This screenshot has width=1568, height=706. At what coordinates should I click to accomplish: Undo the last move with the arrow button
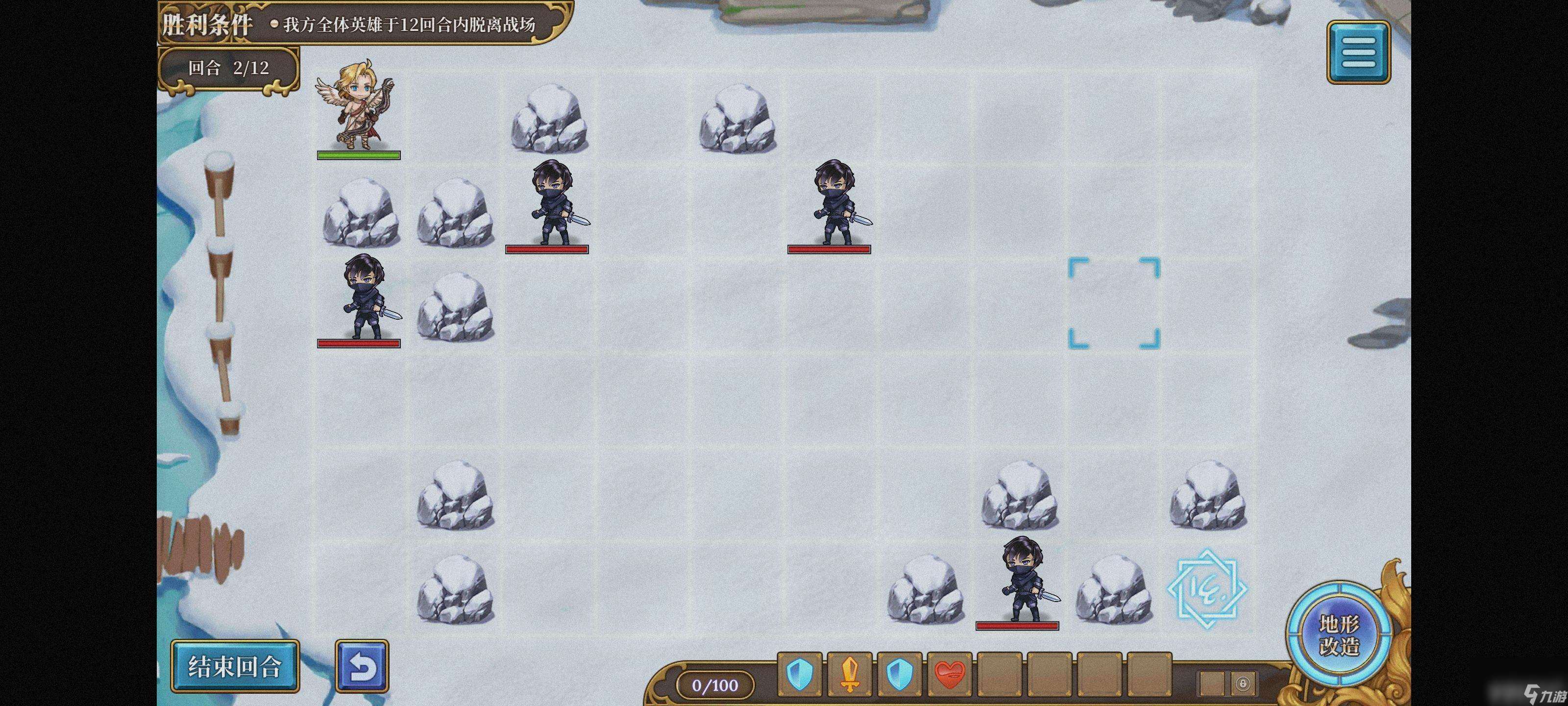point(362,666)
